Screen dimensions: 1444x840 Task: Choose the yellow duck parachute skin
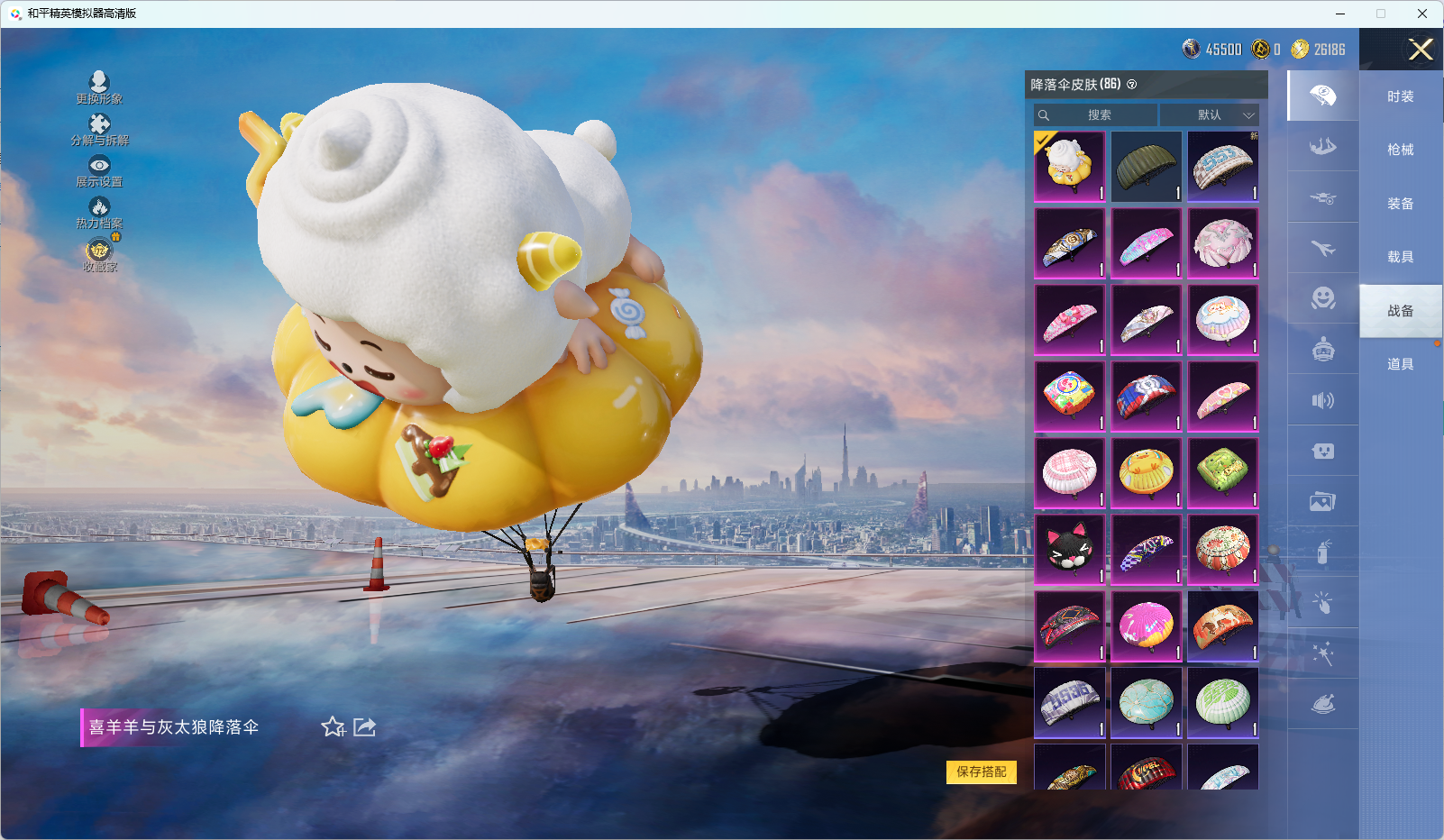point(1146,473)
